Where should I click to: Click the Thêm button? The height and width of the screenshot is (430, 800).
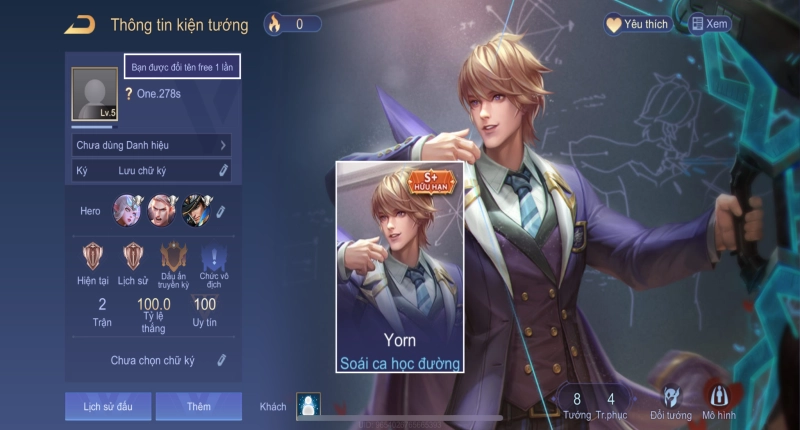click(198, 406)
